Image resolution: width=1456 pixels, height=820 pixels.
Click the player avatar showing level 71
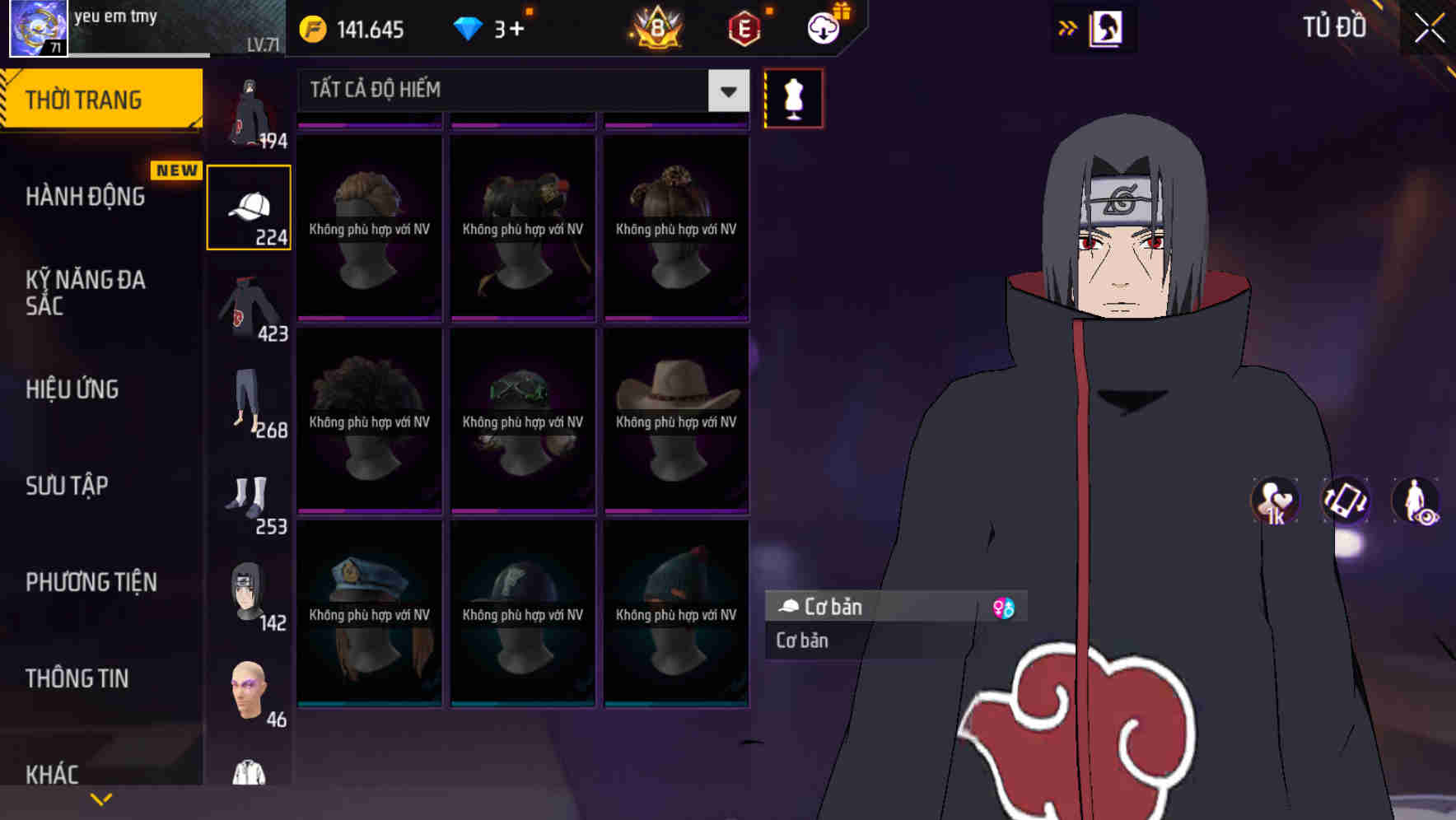(36, 27)
